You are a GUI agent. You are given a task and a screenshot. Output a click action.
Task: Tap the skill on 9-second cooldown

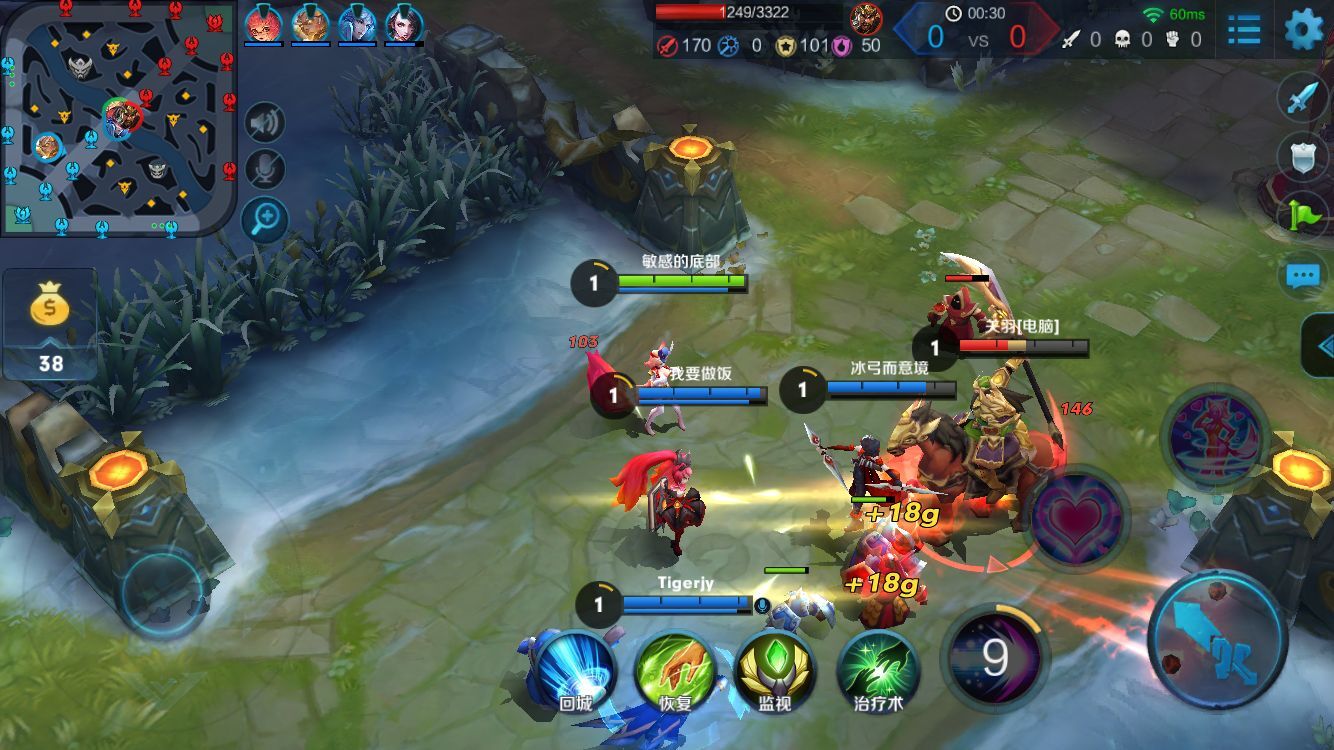tap(995, 658)
